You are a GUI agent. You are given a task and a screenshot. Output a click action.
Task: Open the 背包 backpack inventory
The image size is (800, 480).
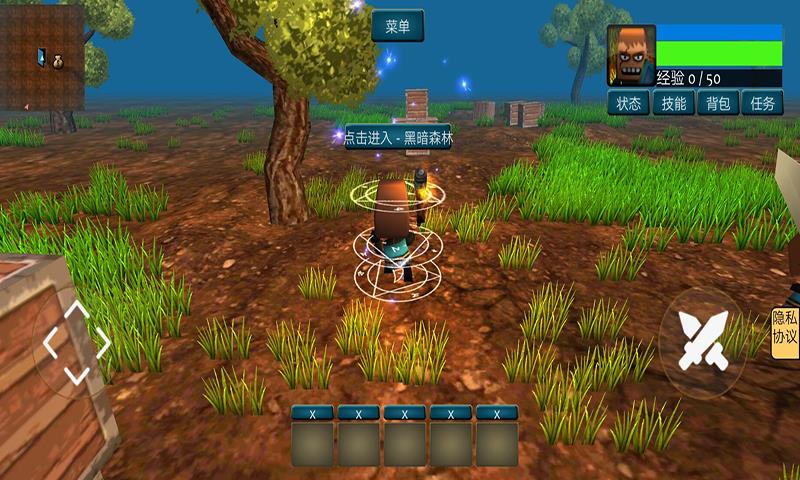click(718, 102)
